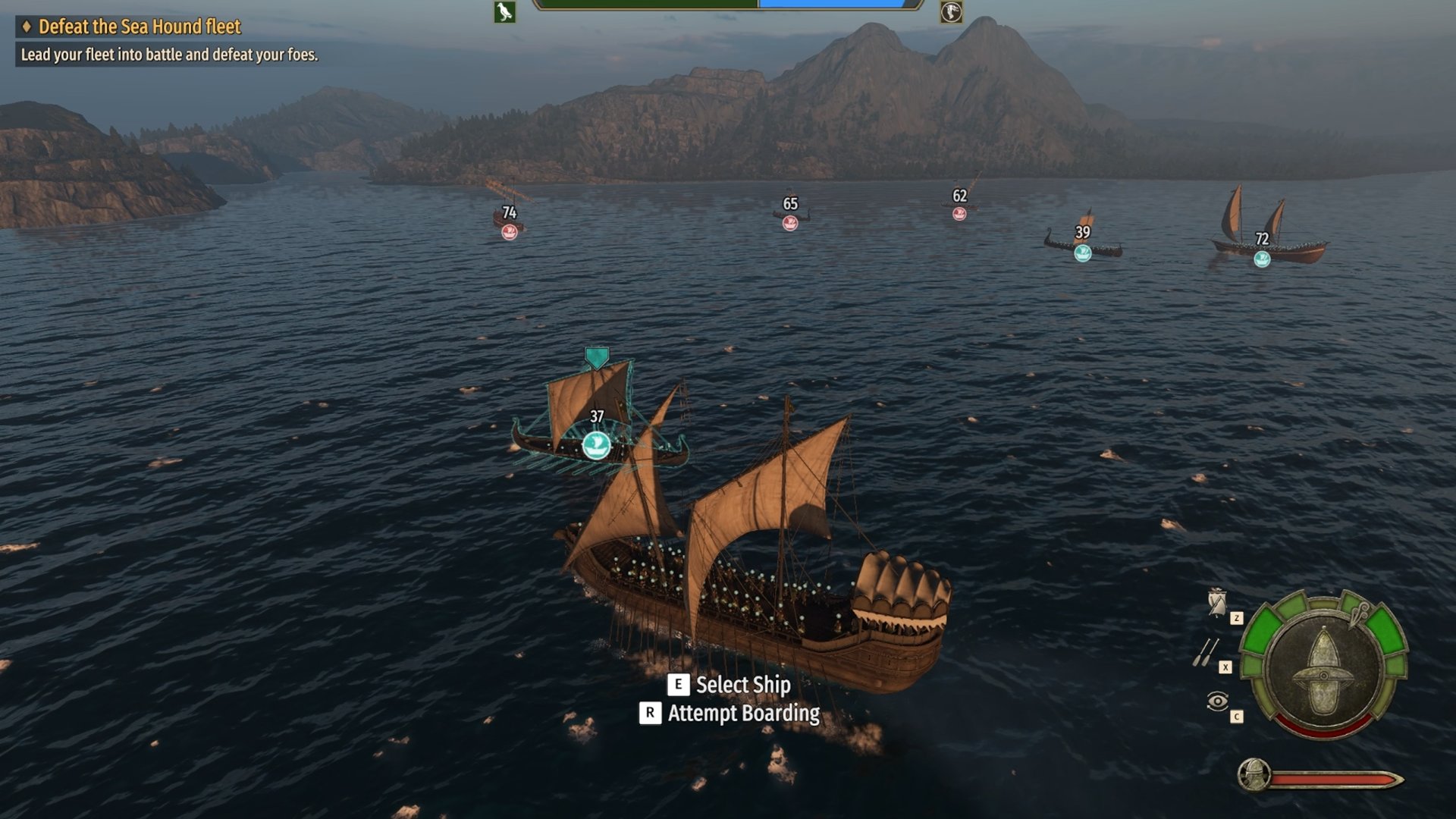Select the enemy ship marker with 65 troops
The width and height of the screenshot is (1456, 819).
pyautogui.click(x=790, y=223)
